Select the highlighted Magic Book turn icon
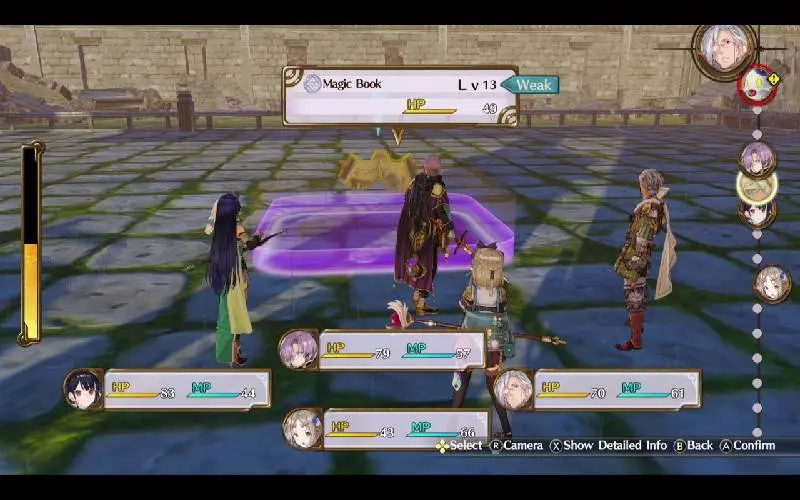 click(757, 185)
